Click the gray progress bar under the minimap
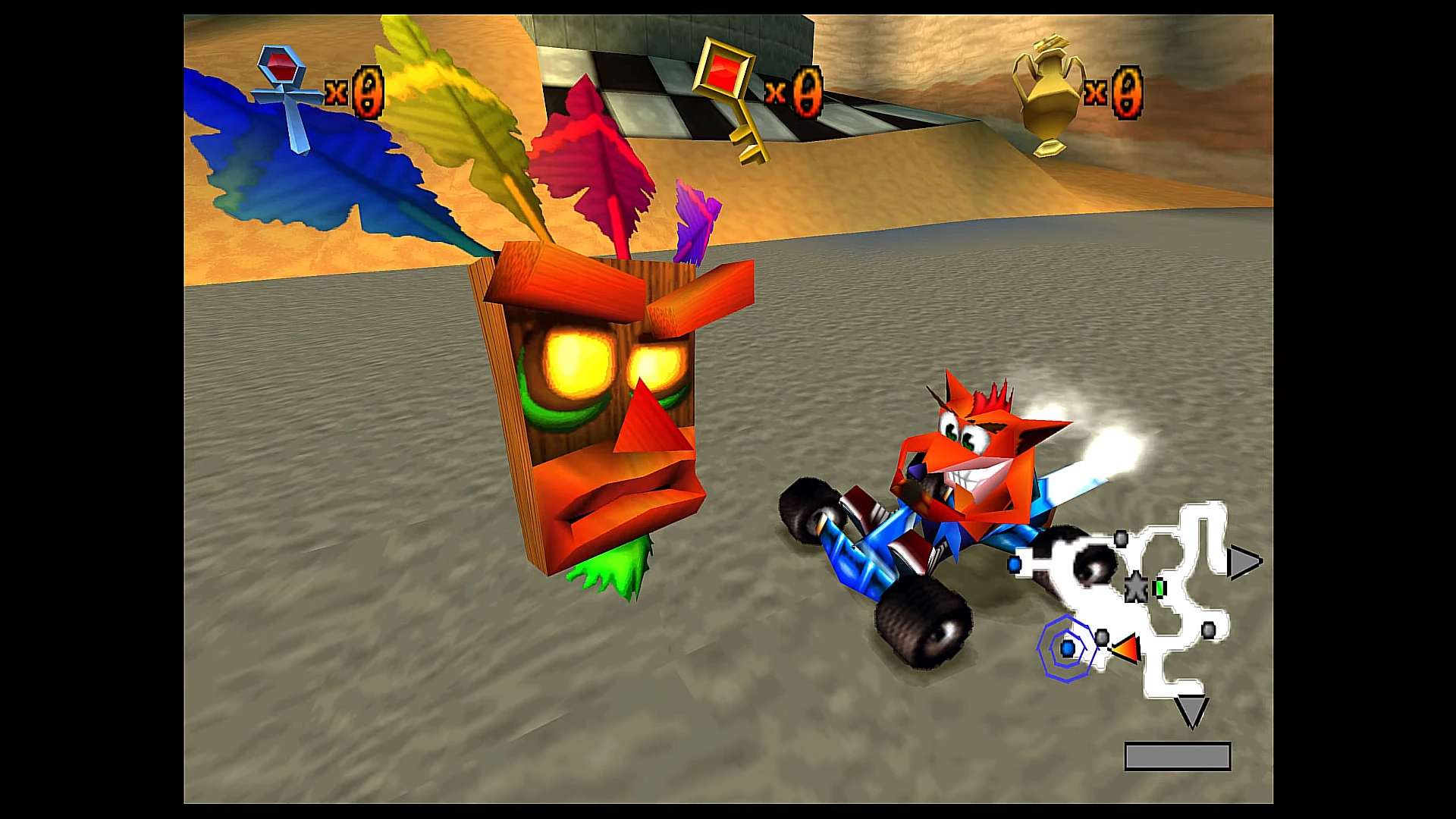 click(x=1176, y=755)
